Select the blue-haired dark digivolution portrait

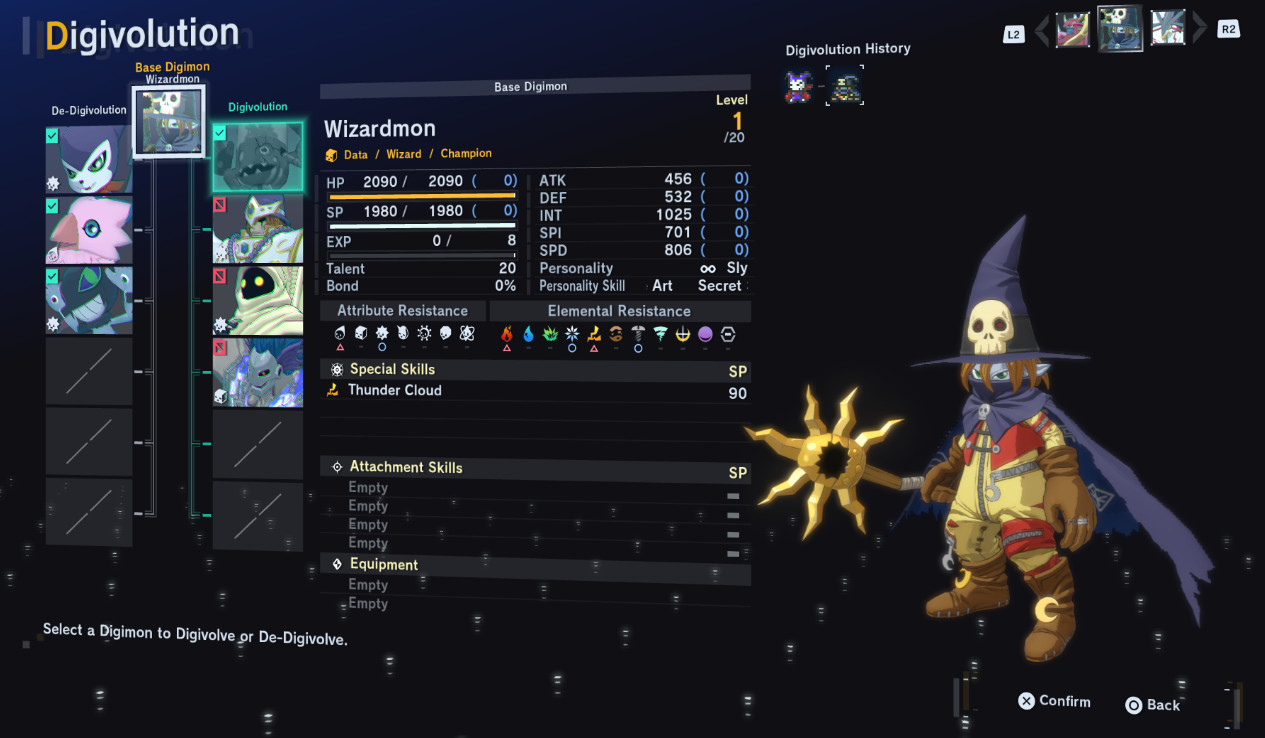[258, 371]
